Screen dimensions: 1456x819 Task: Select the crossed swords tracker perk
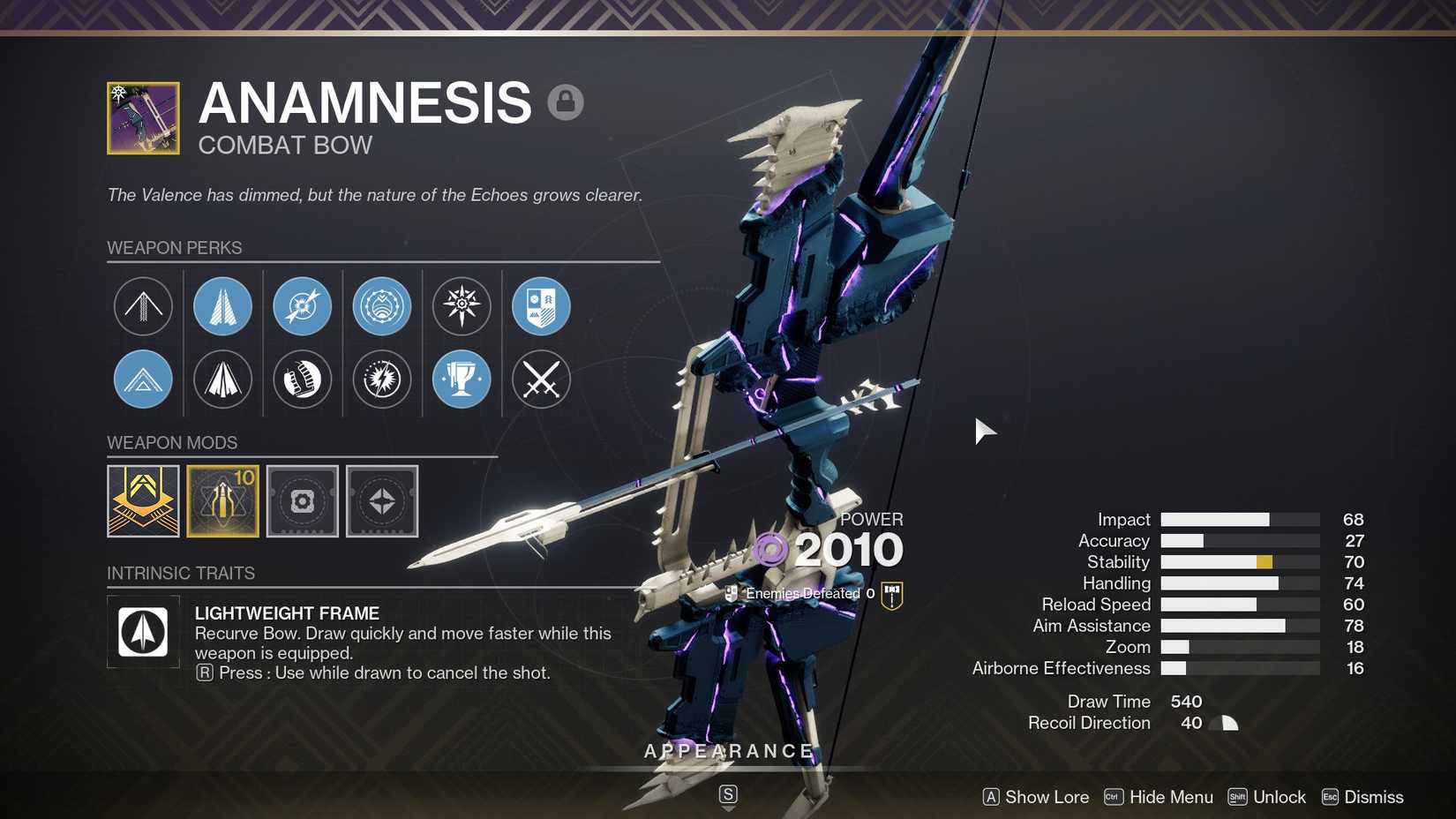click(x=540, y=379)
